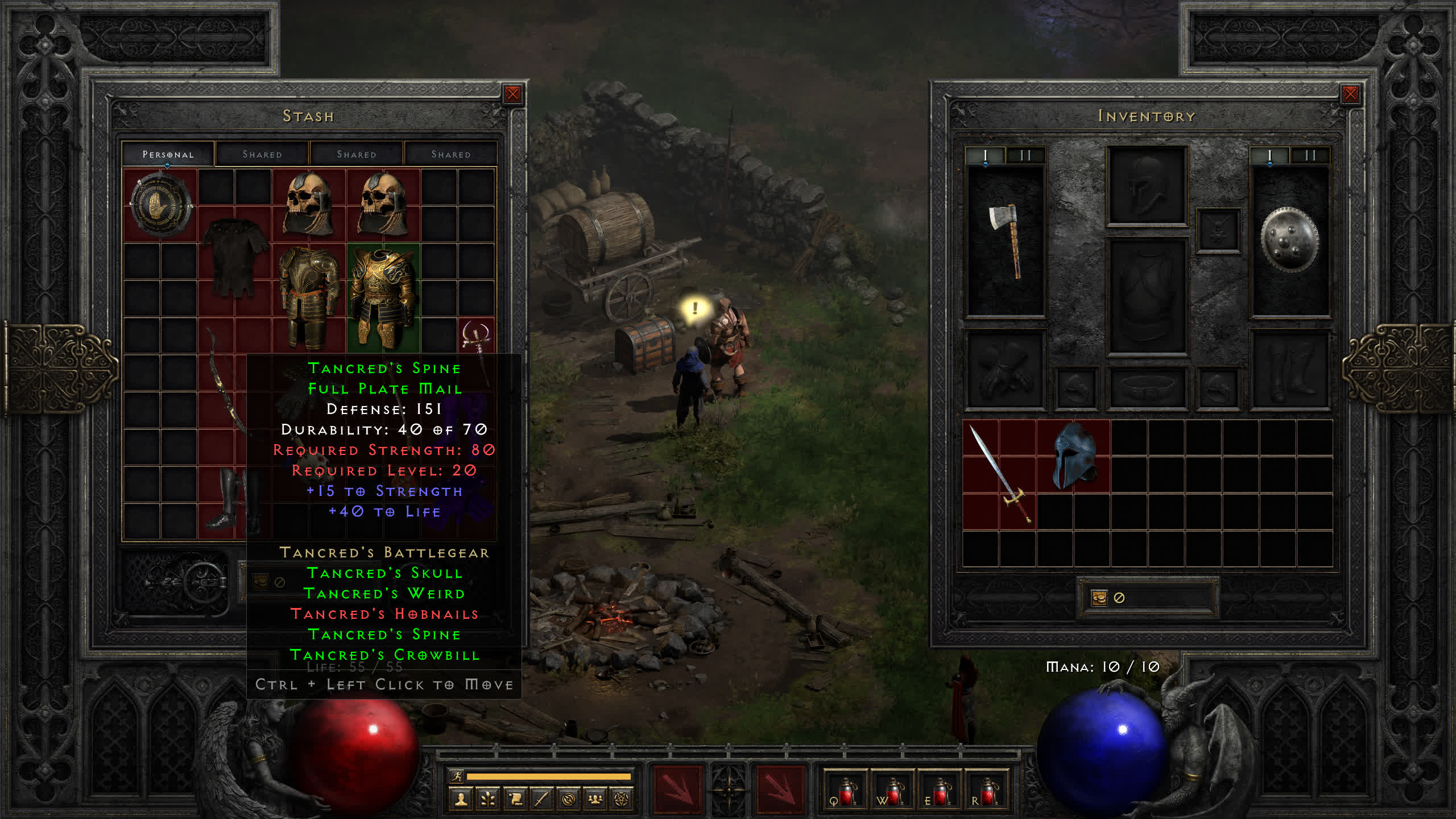
Task: Open the left-click skill selector
Action: [x=677, y=789]
